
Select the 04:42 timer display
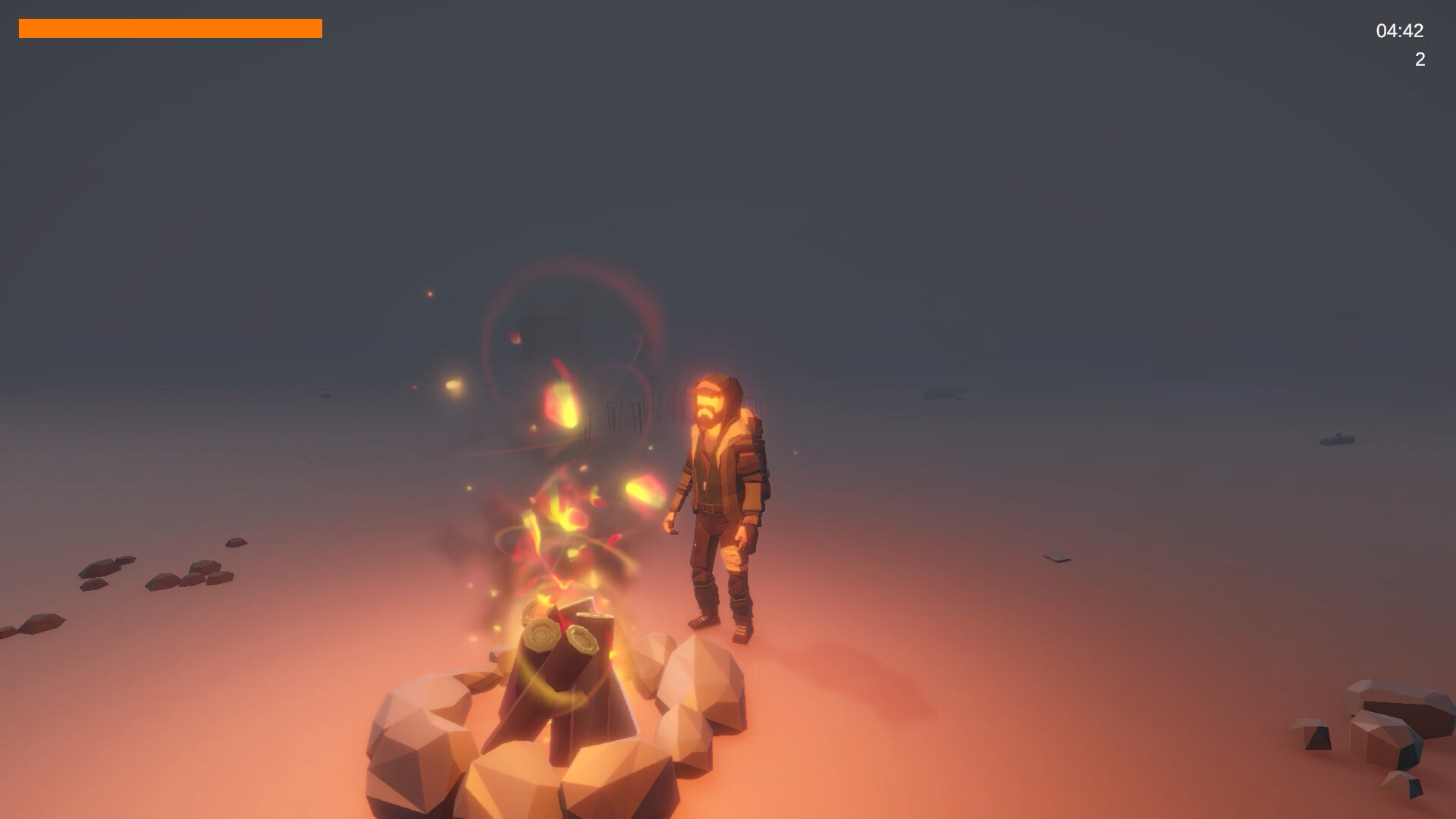click(x=1400, y=32)
